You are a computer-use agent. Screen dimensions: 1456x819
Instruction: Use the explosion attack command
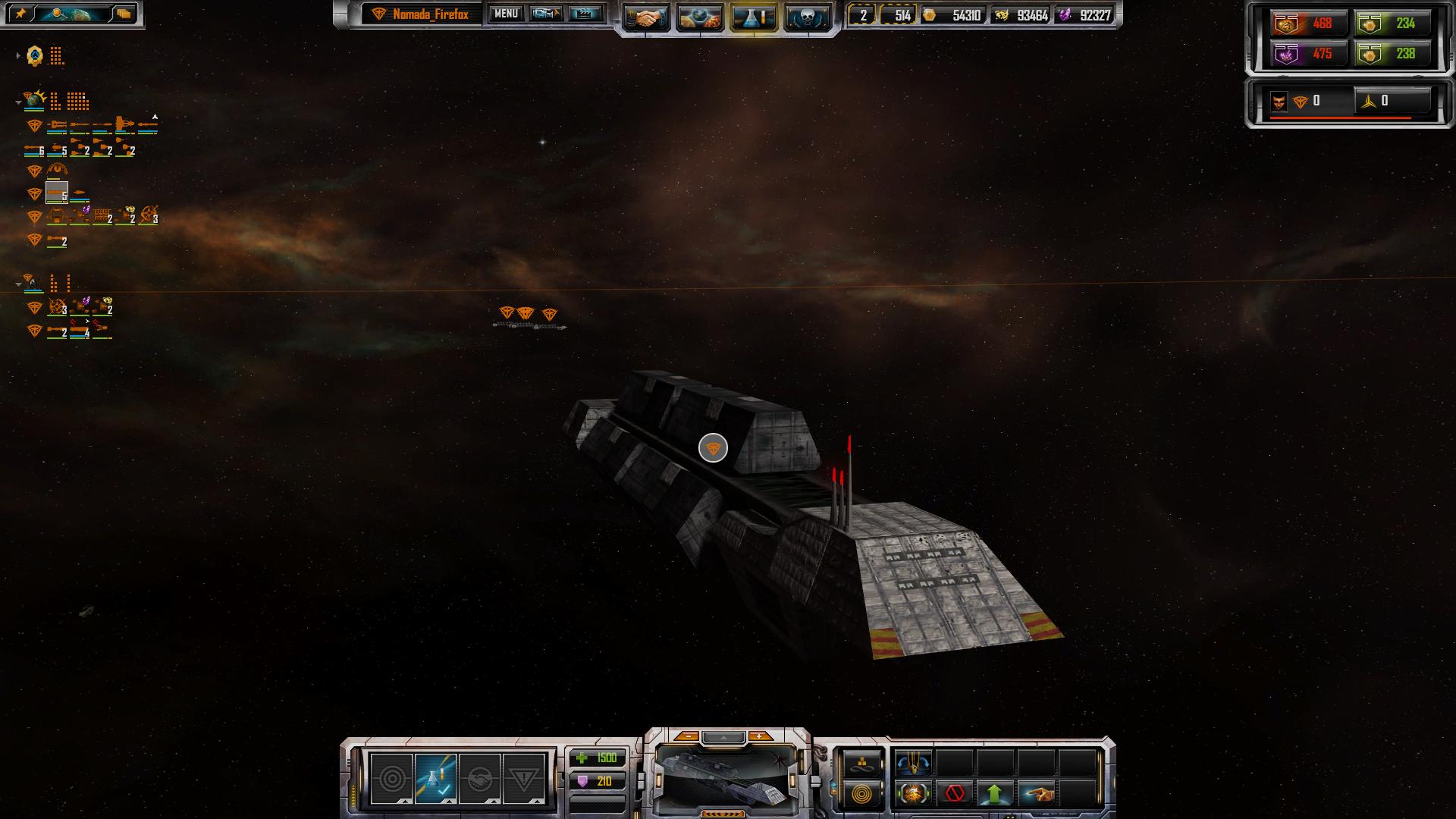pos(913,794)
